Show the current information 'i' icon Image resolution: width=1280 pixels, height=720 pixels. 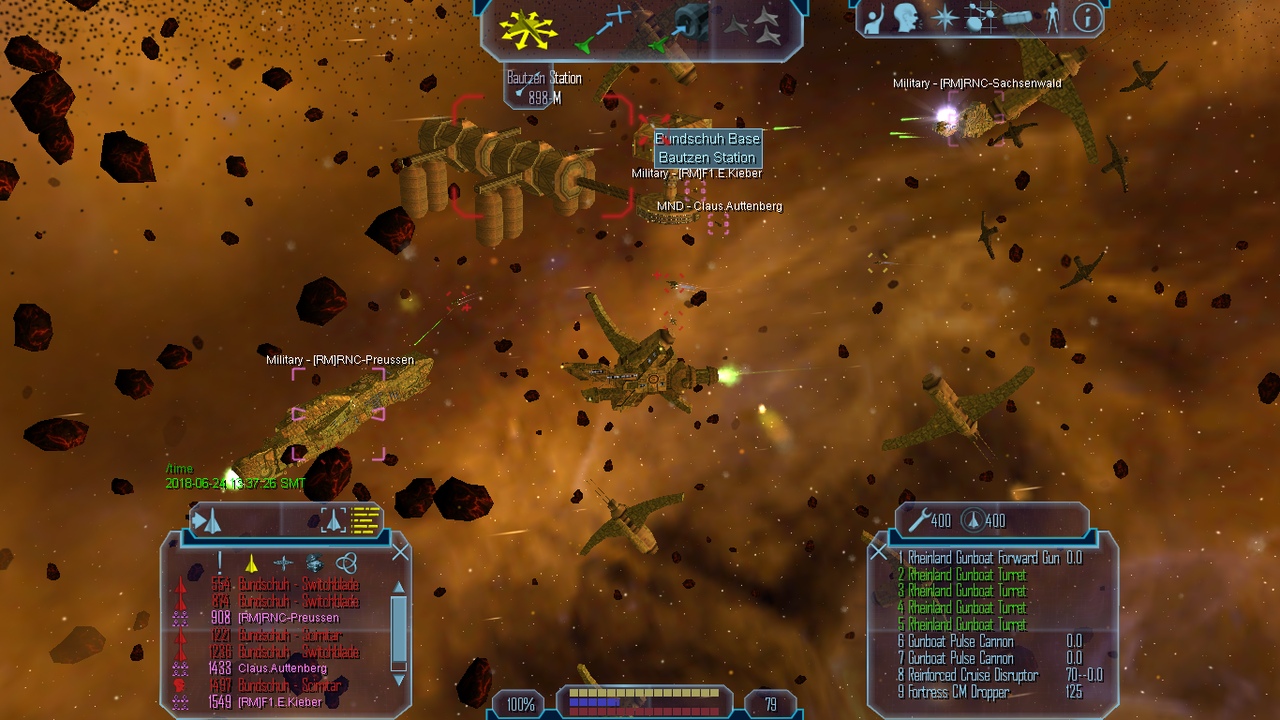click(1086, 17)
